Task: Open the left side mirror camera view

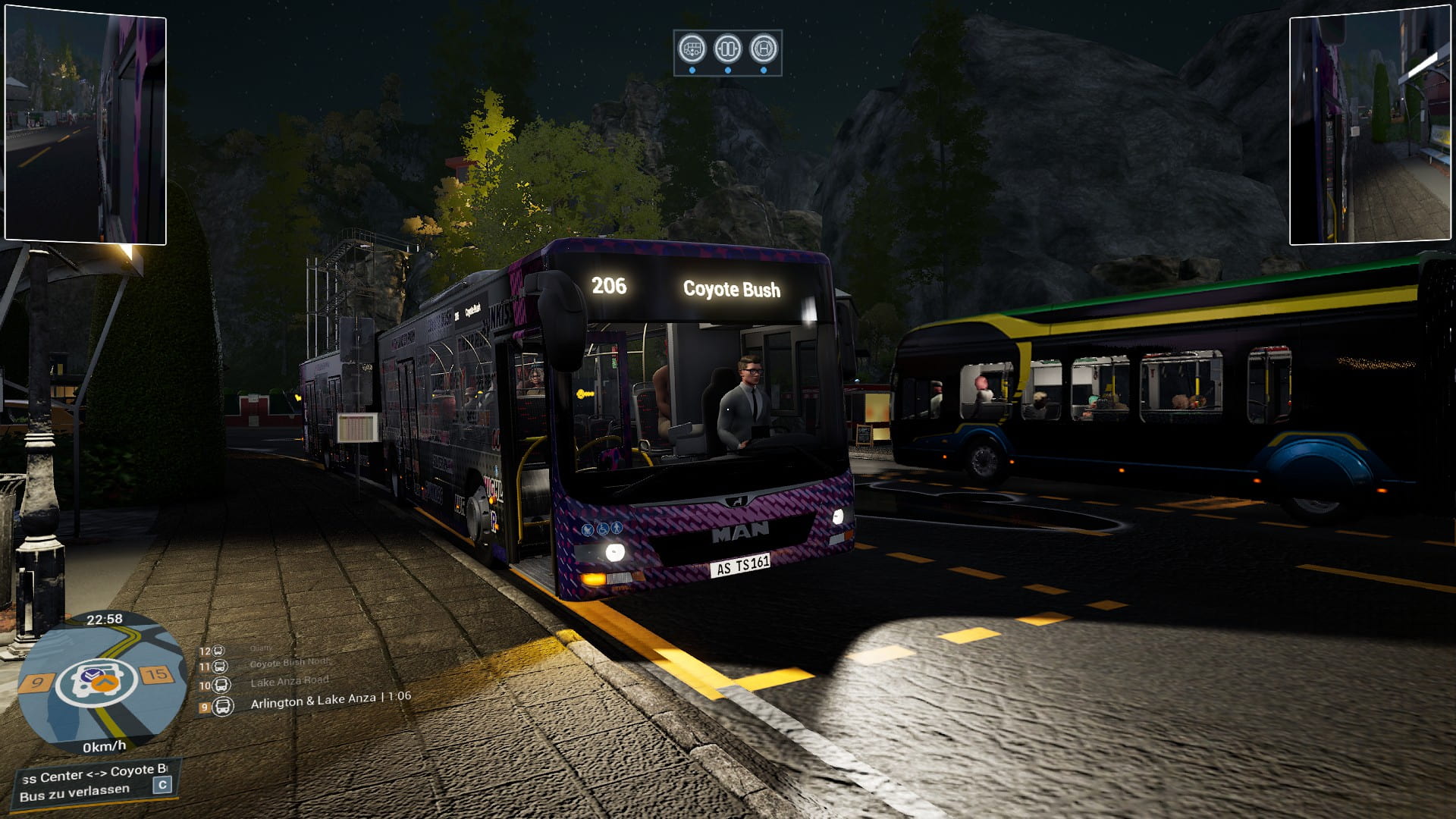Action: tap(86, 127)
